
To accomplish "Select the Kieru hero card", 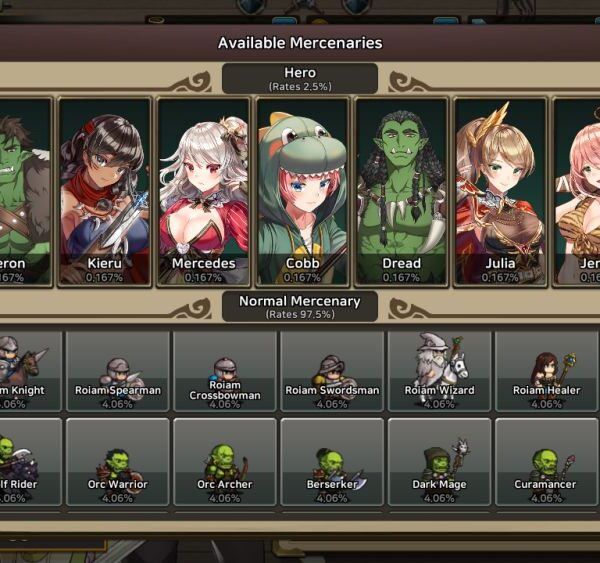I will (105, 190).
